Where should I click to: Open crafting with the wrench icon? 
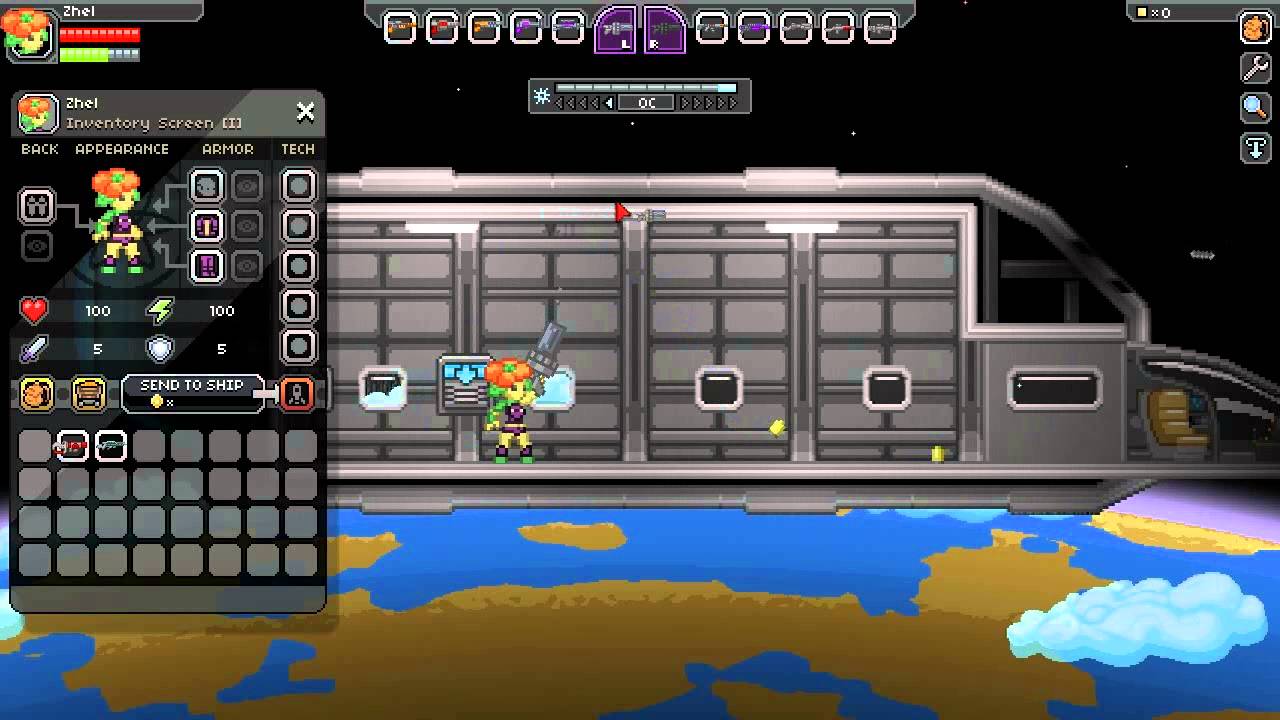click(x=1256, y=68)
